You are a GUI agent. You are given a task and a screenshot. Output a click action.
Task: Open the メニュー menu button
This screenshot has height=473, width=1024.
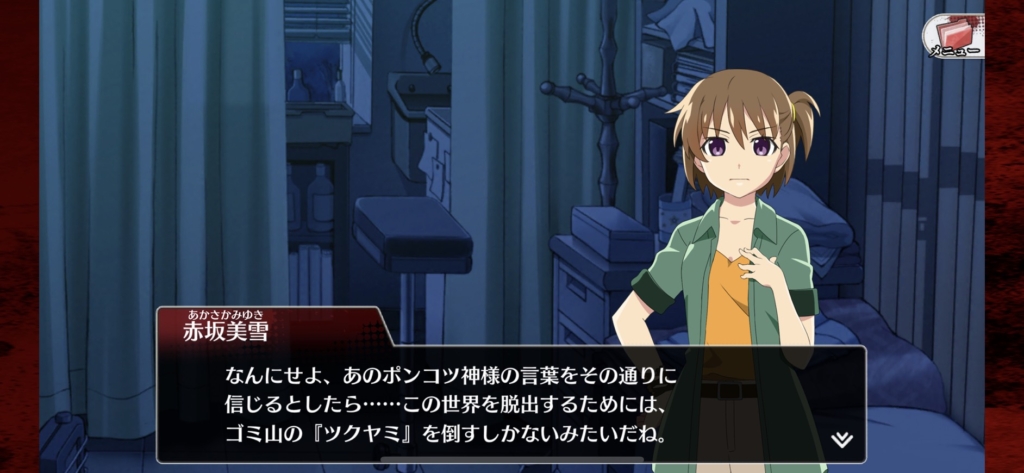[952, 36]
